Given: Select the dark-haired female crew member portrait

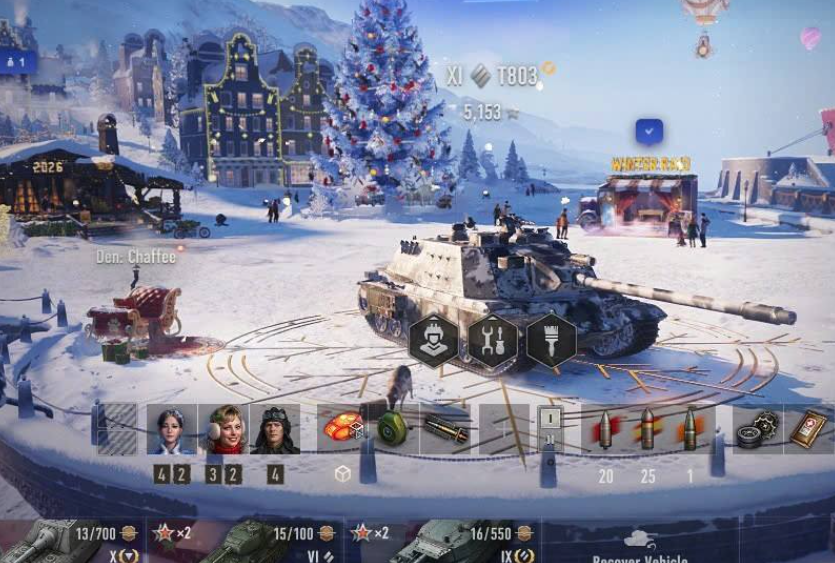Looking at the screenshot, I should (170, 429).
